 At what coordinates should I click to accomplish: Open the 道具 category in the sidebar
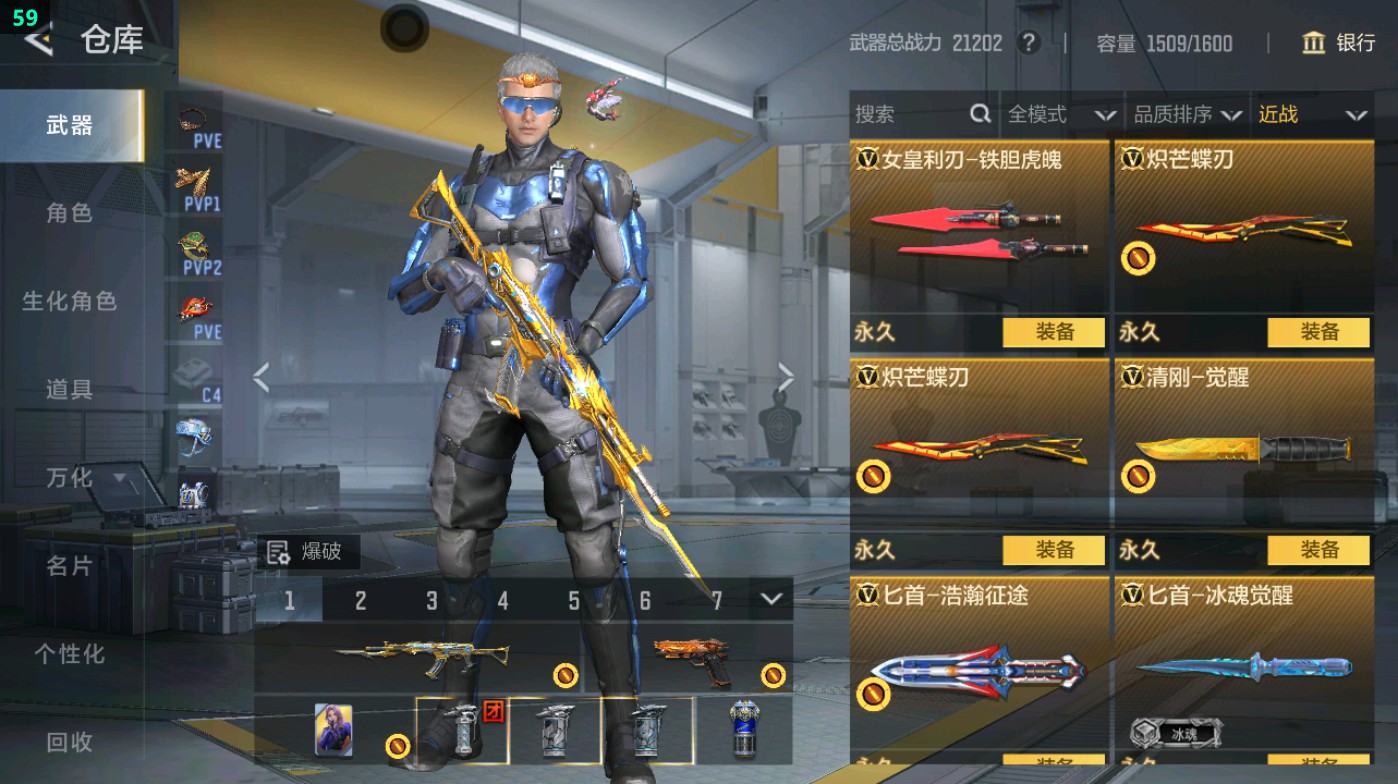[71, 390]
